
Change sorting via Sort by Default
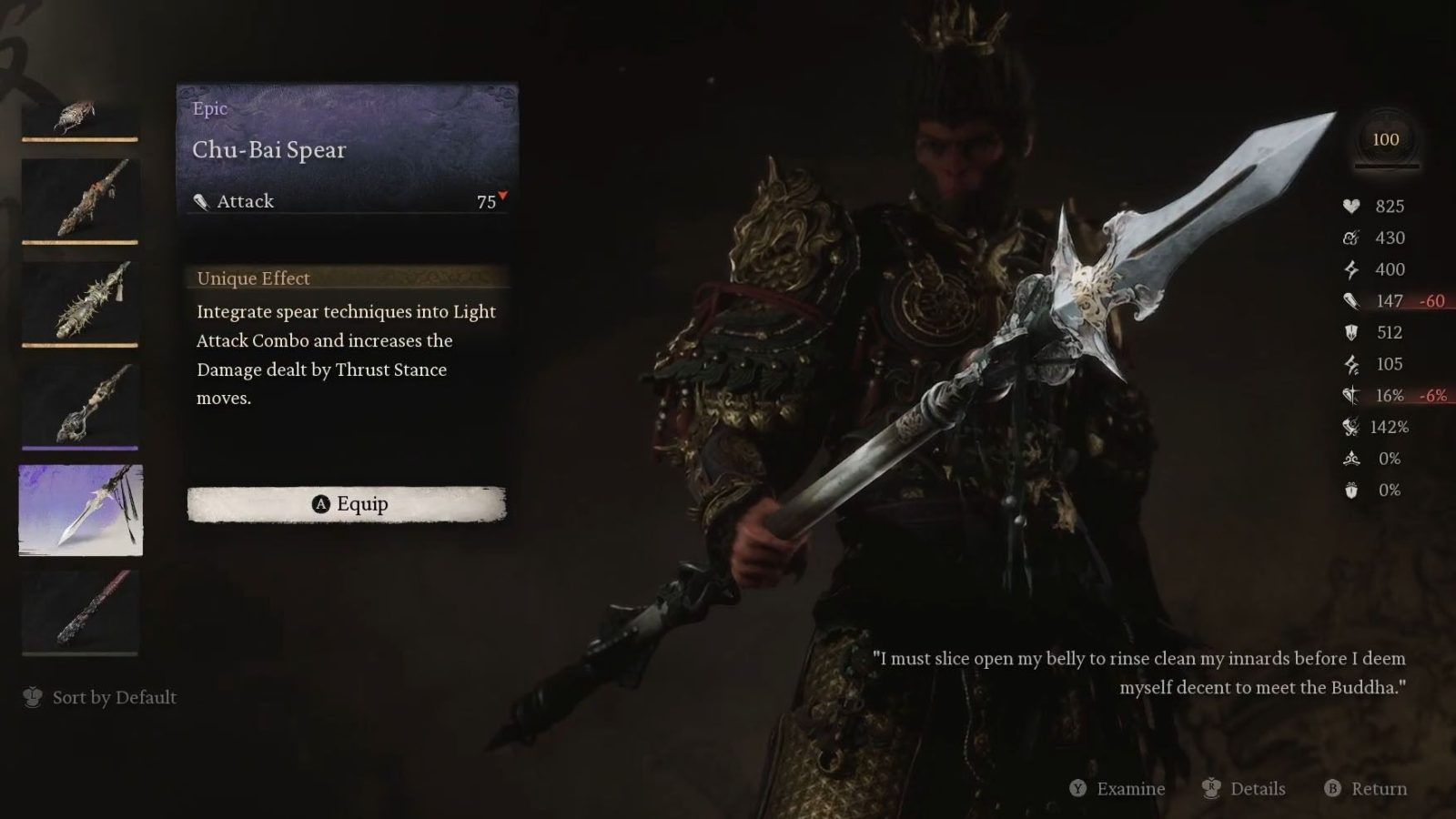(100, 698)
